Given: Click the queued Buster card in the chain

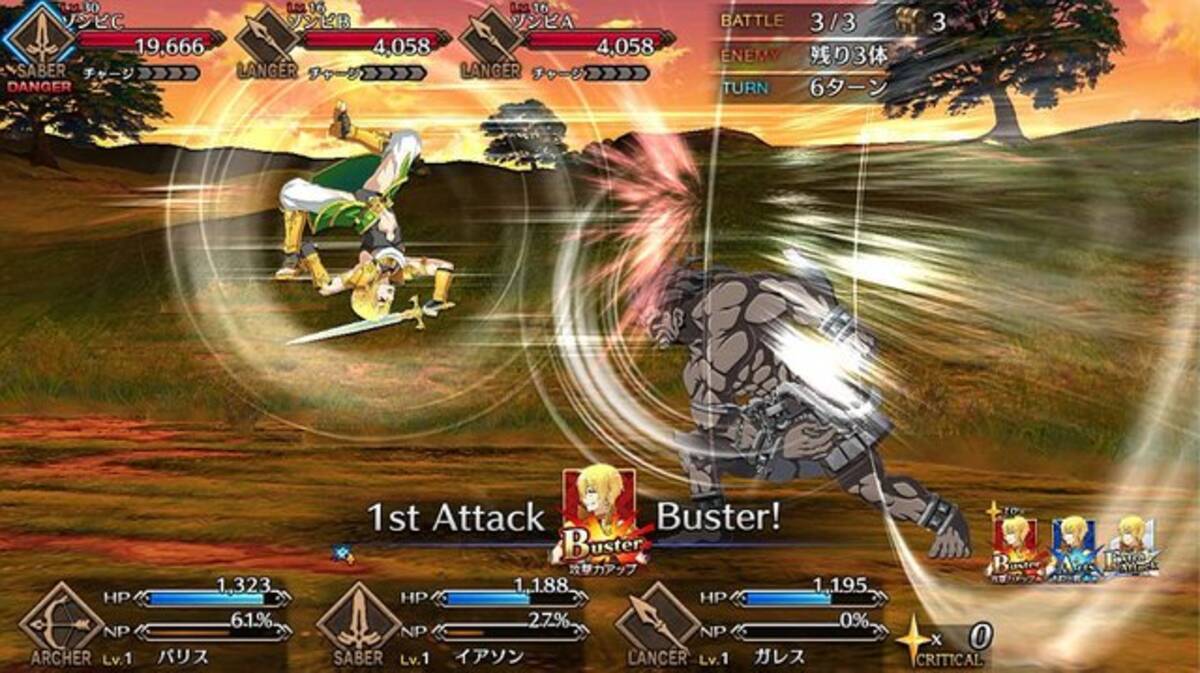Looking at the screenshot, I should point(1016,549).
